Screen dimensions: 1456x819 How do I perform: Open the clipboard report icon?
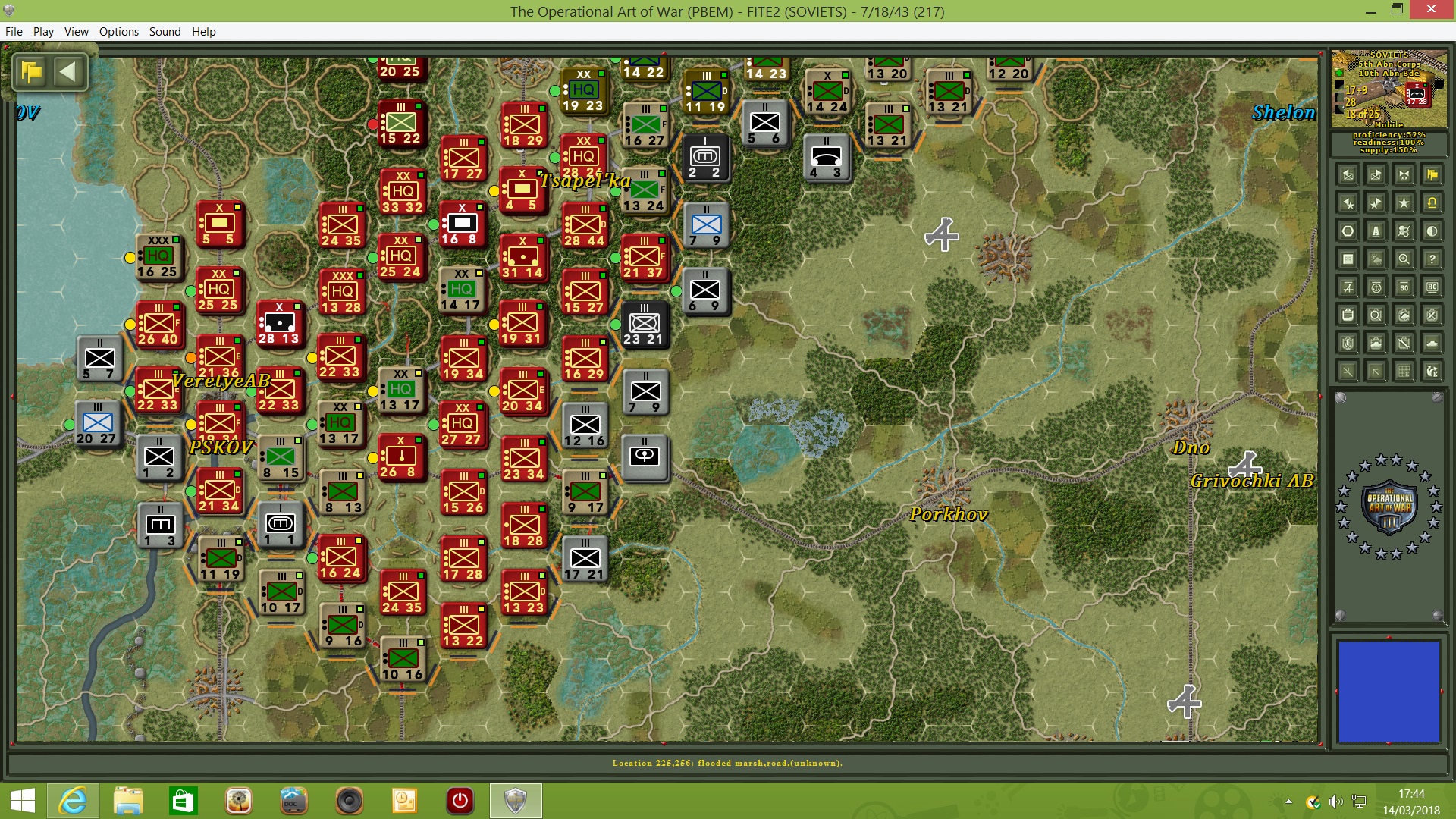[1347, 315]
